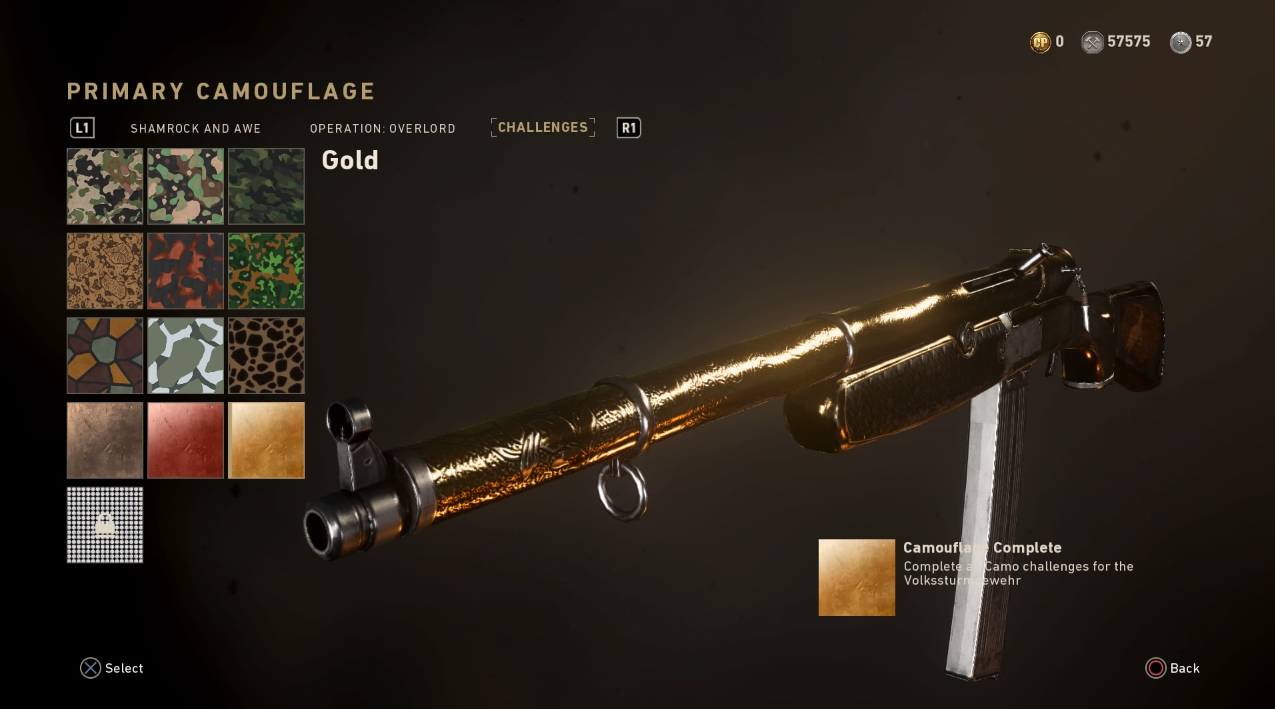Open the Operation: Overlord camo tab

click(382, 129)
